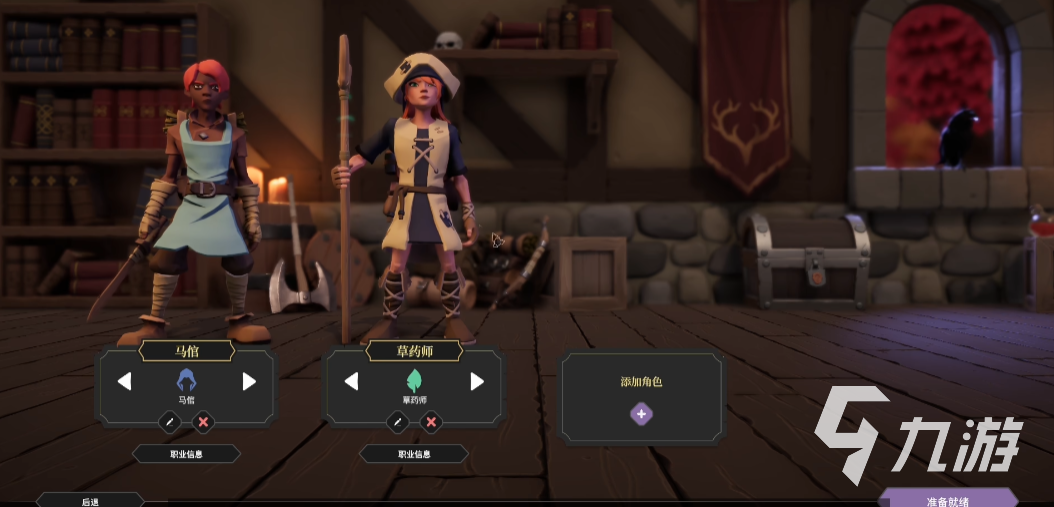
Task: Switch 马倌 to the next class
Action: [x=249, y=381]
